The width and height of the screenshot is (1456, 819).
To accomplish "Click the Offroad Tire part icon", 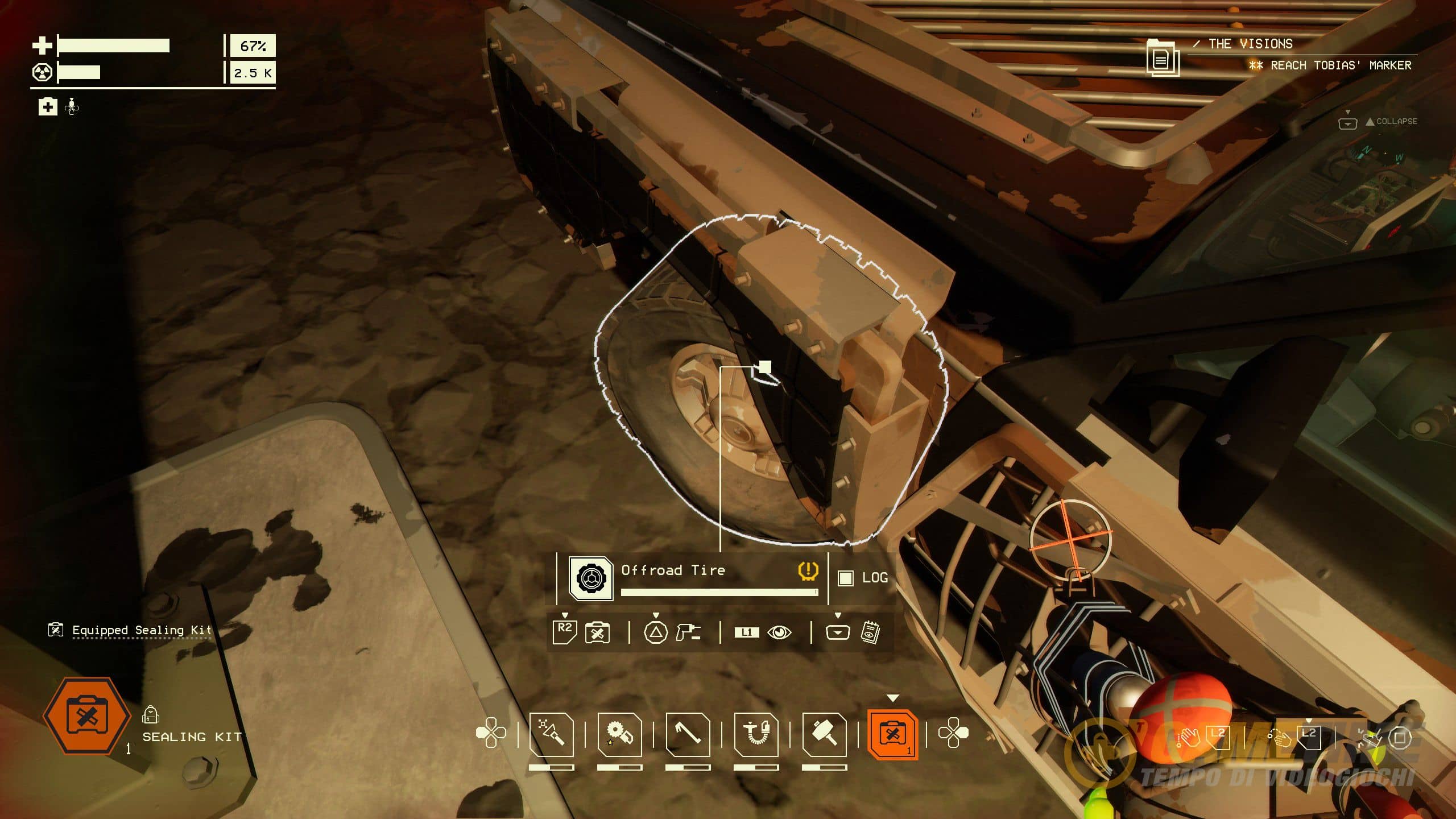I will coord(591,578).
